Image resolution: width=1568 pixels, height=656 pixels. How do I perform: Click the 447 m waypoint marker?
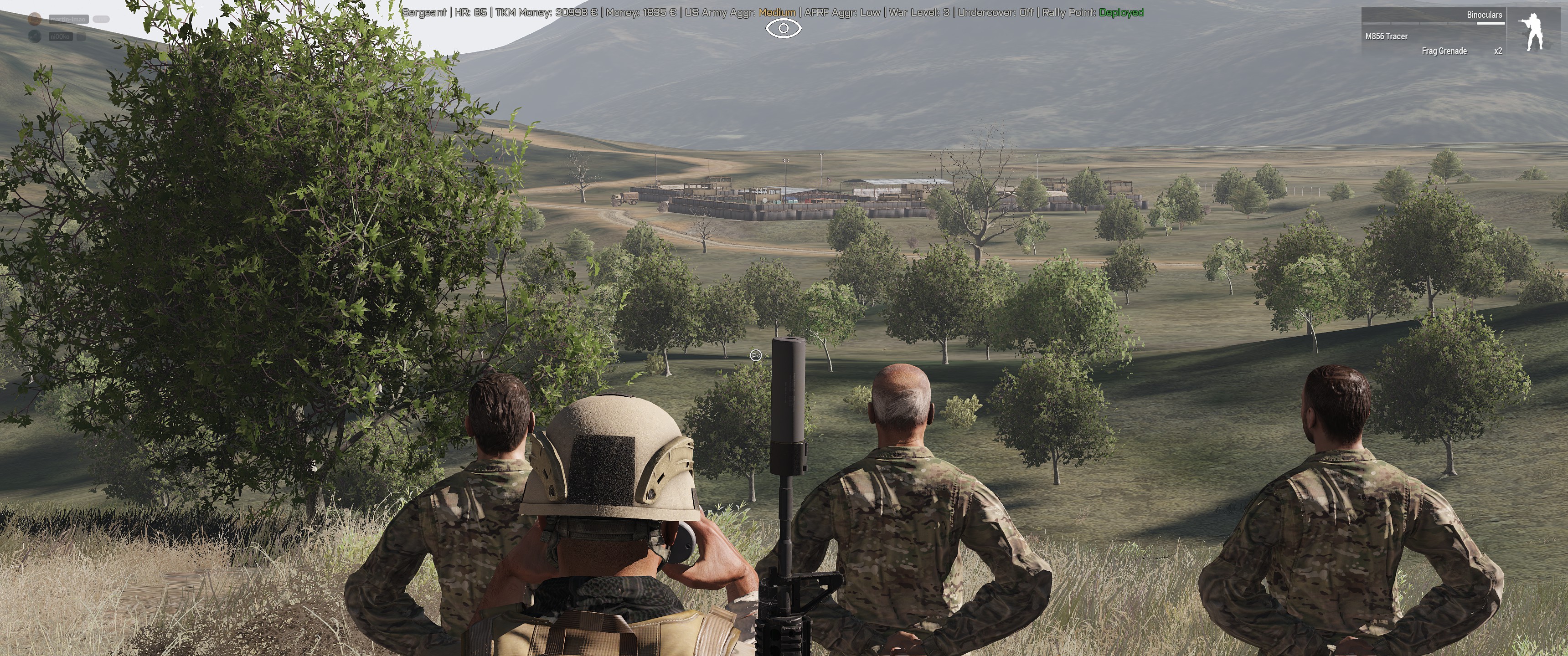(x=765, y=192)
